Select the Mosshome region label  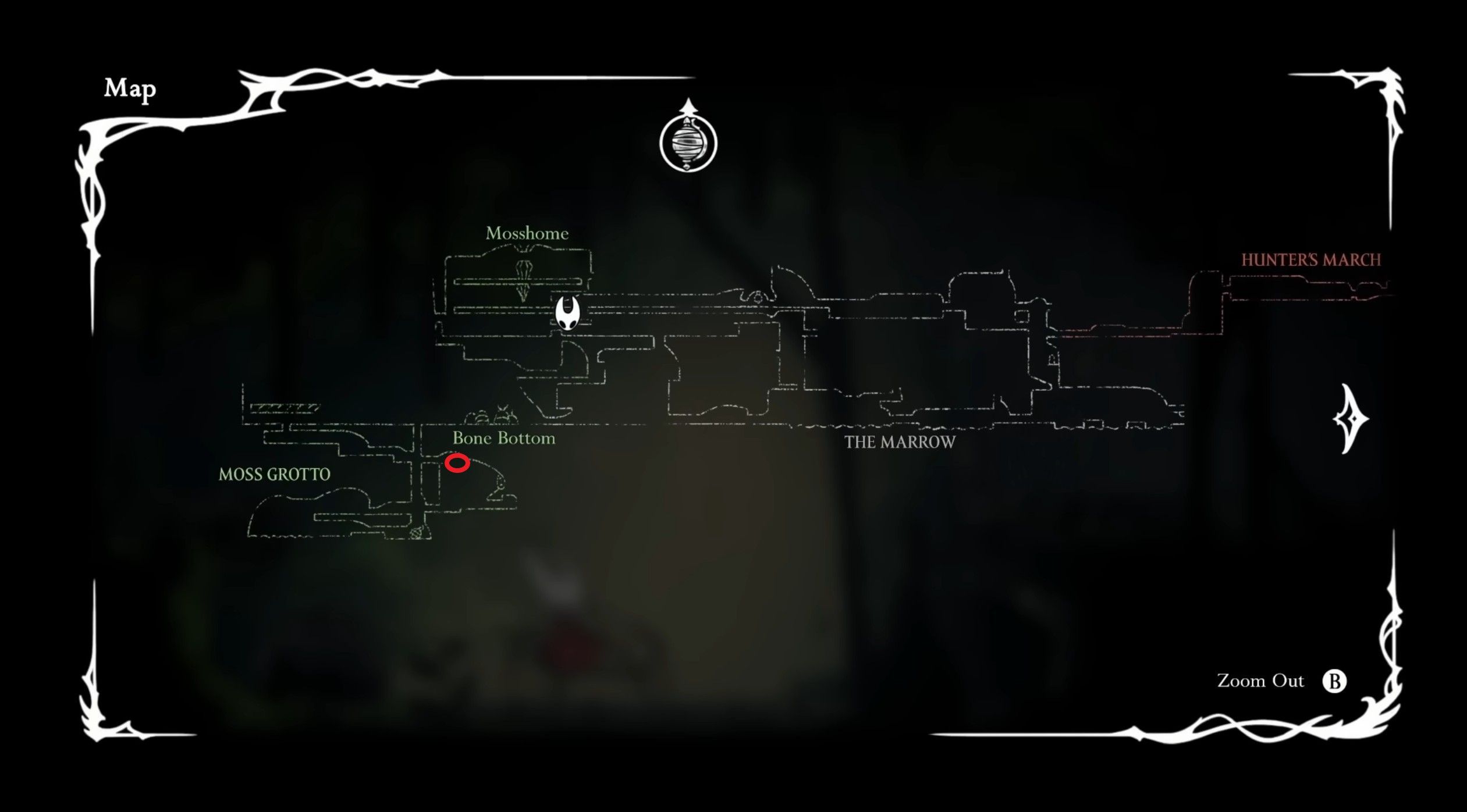pos(527,234)
